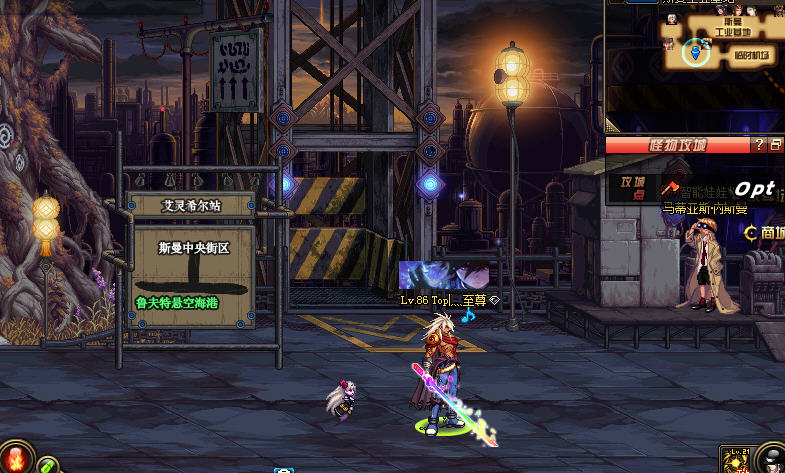The image size is (785, 473).
Task: Show help for the 怪物攻城 event
Action: click(760, 145)
